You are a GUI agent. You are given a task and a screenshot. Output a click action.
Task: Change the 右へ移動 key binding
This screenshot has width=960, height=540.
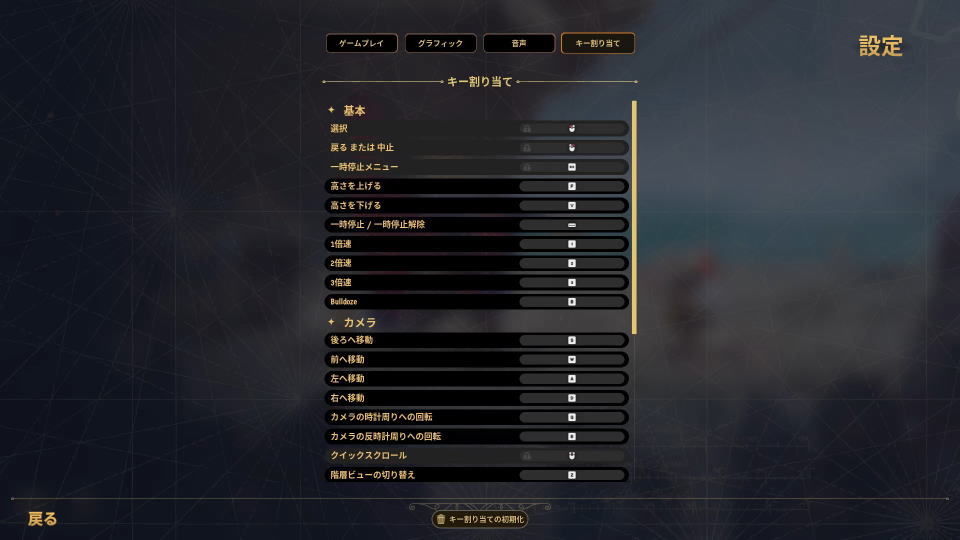571,398
